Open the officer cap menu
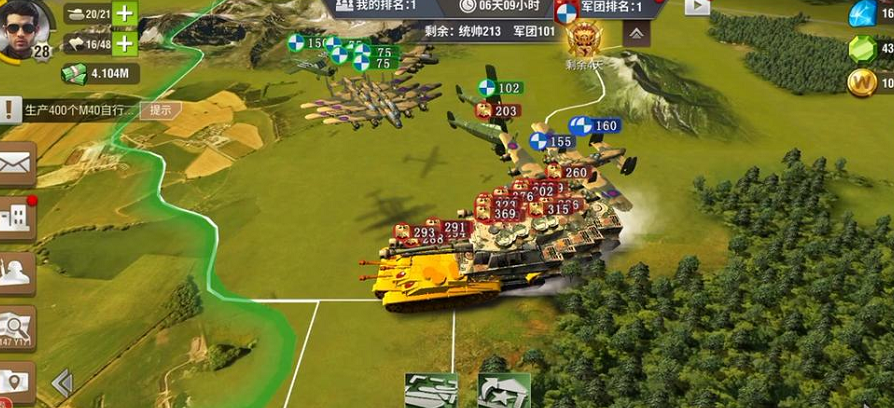Viewport: 894px width, 408px height. 16,272
